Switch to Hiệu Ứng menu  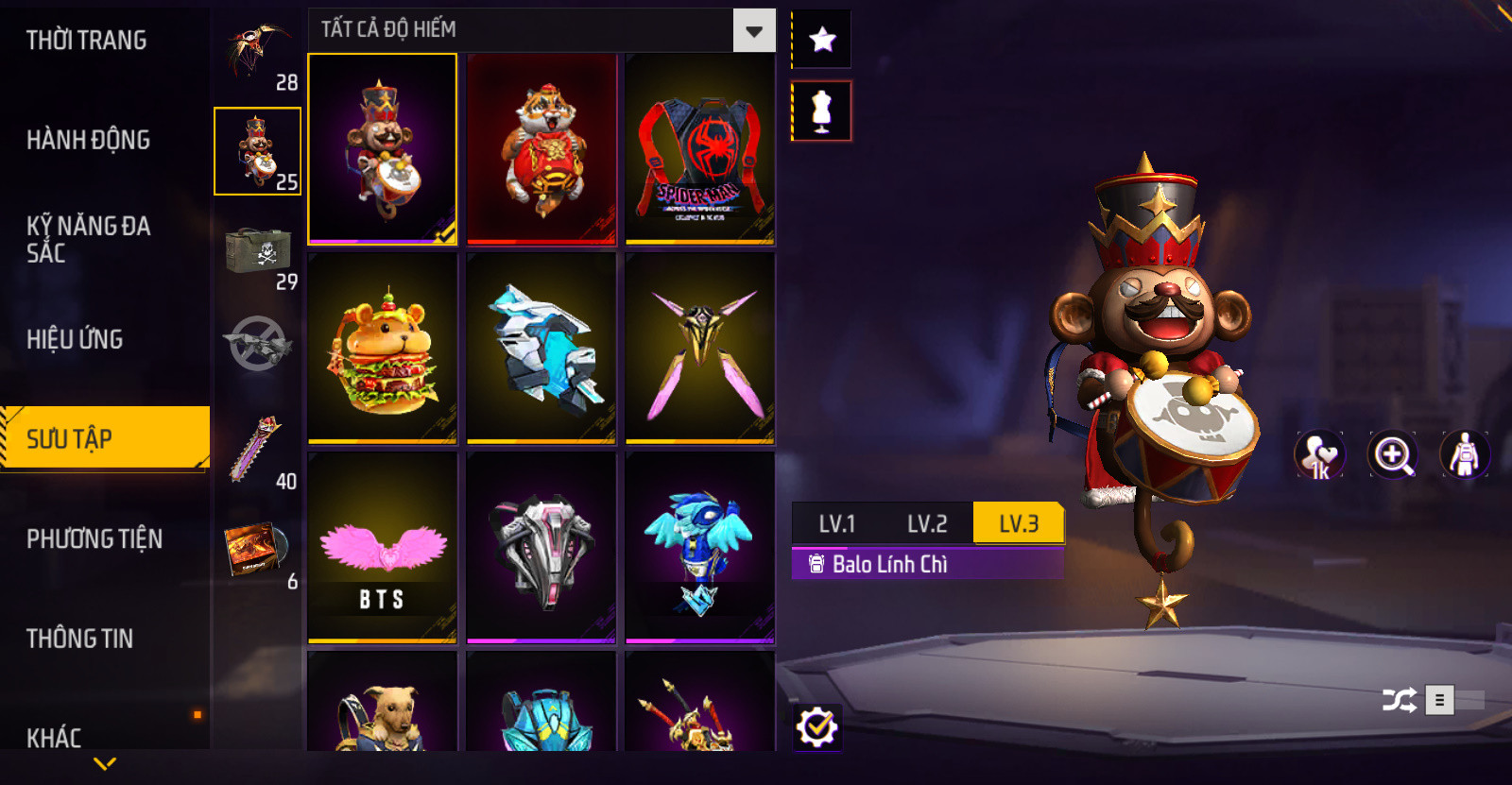[75, 339]
